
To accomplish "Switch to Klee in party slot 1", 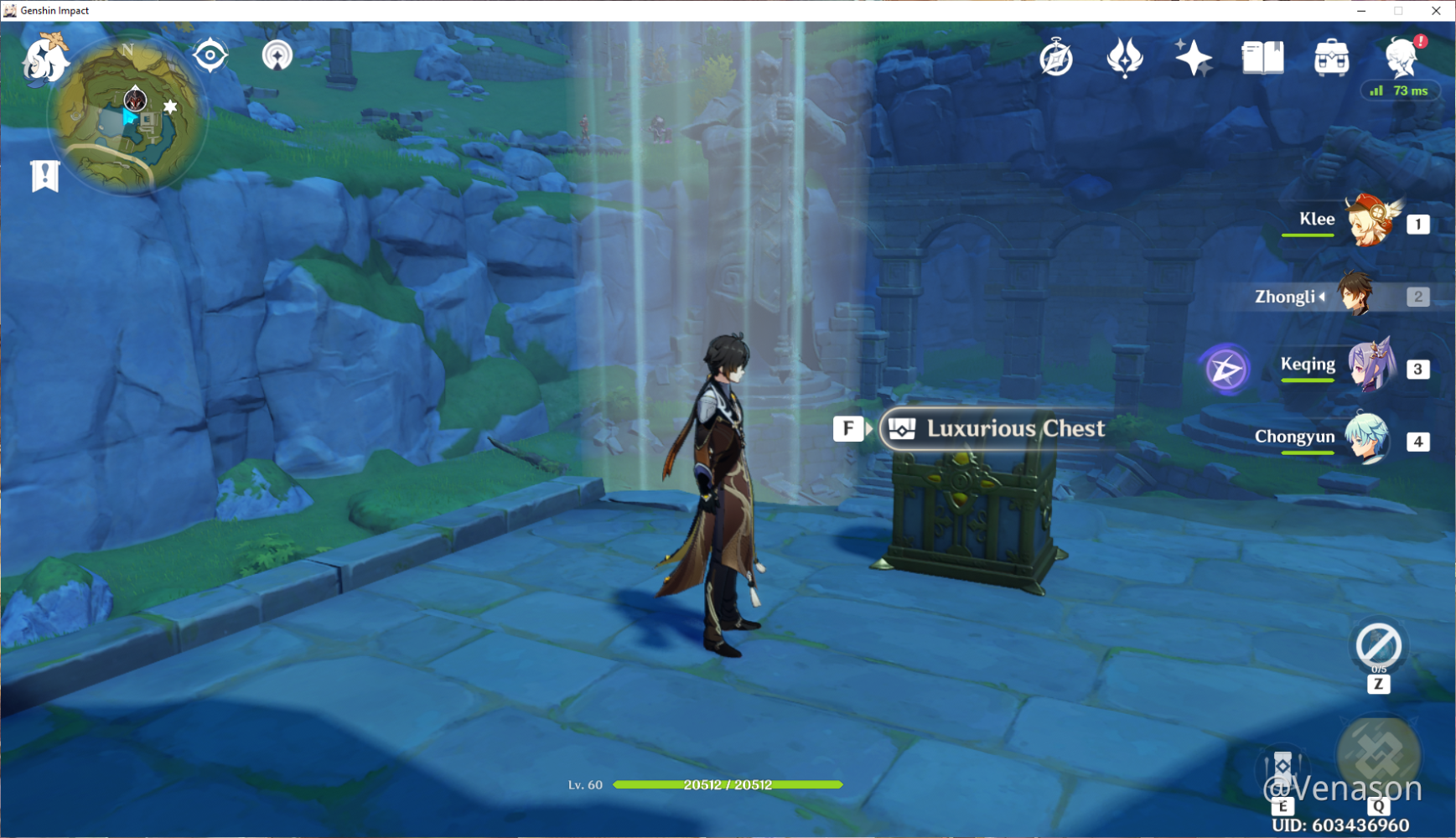I will pyautogui.click(x=1371, y=222).
